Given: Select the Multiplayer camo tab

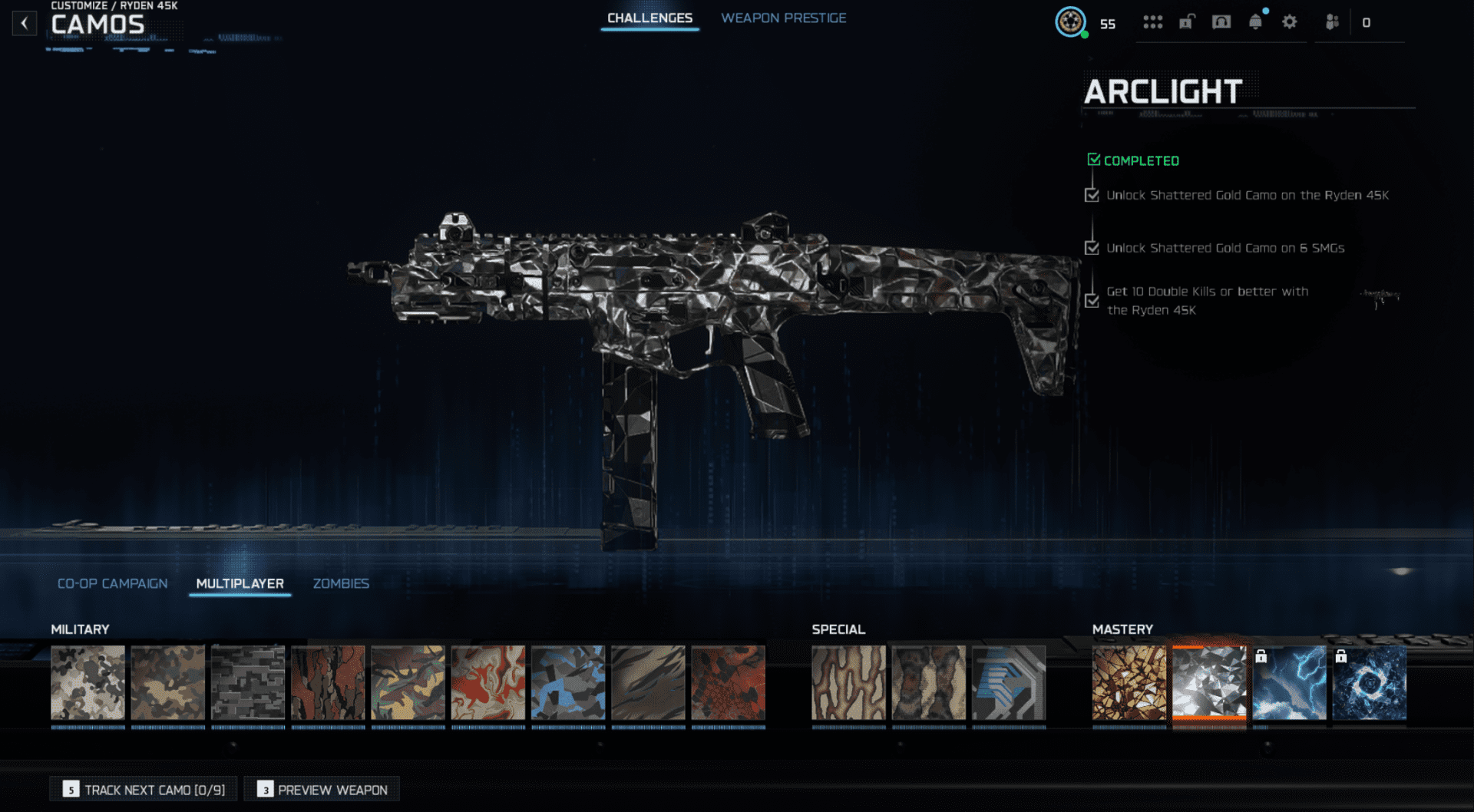Looking at the screenshot, I should (240, 583).
